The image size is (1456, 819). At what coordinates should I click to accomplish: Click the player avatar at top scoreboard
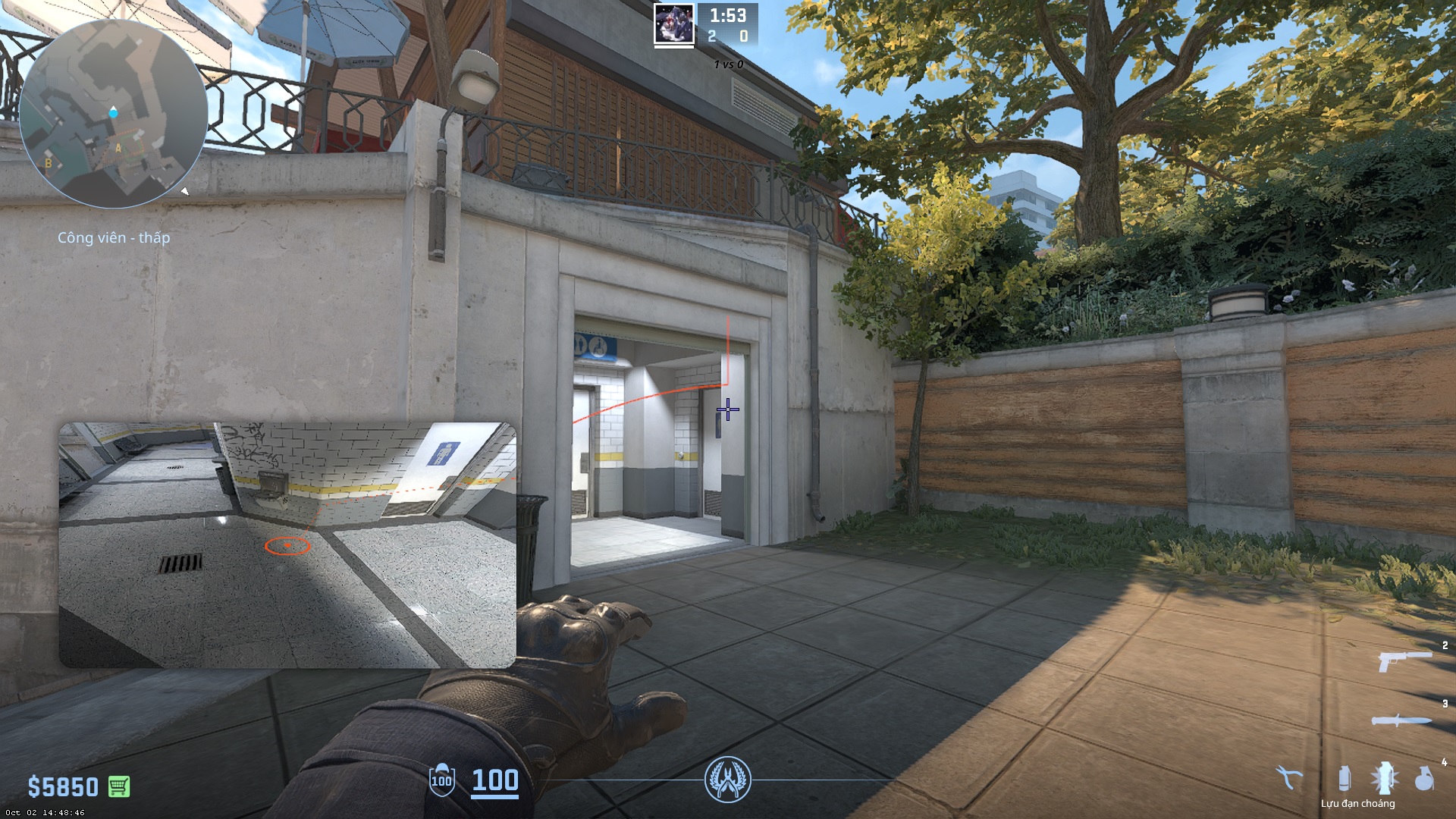pos(673,24)
